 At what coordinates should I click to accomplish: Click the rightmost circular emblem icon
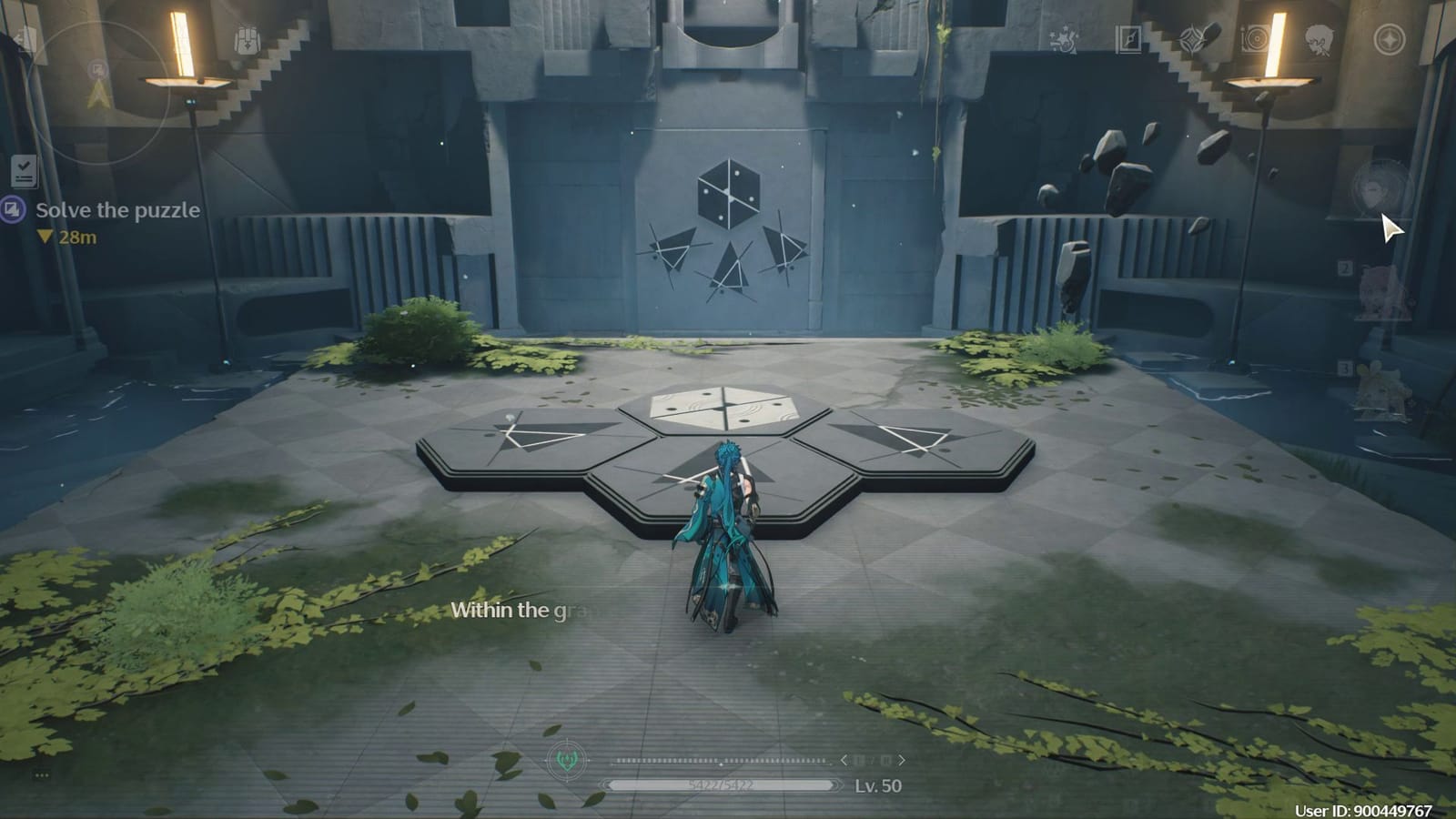coord(1390,36)
